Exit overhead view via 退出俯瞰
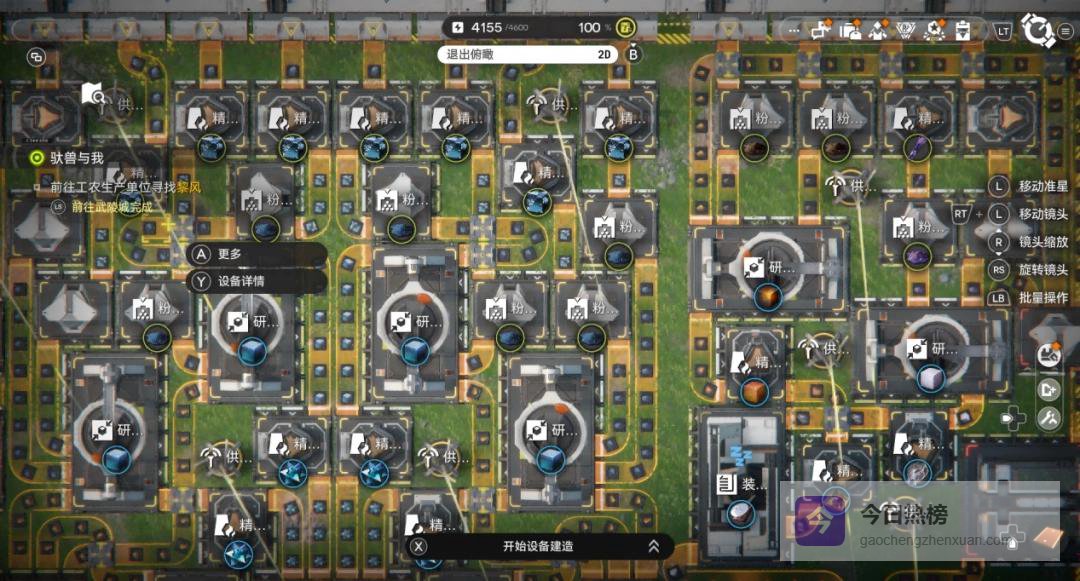Image resolution: width=1080 pixels, height=581 pixels. click(x=468, y=54)
